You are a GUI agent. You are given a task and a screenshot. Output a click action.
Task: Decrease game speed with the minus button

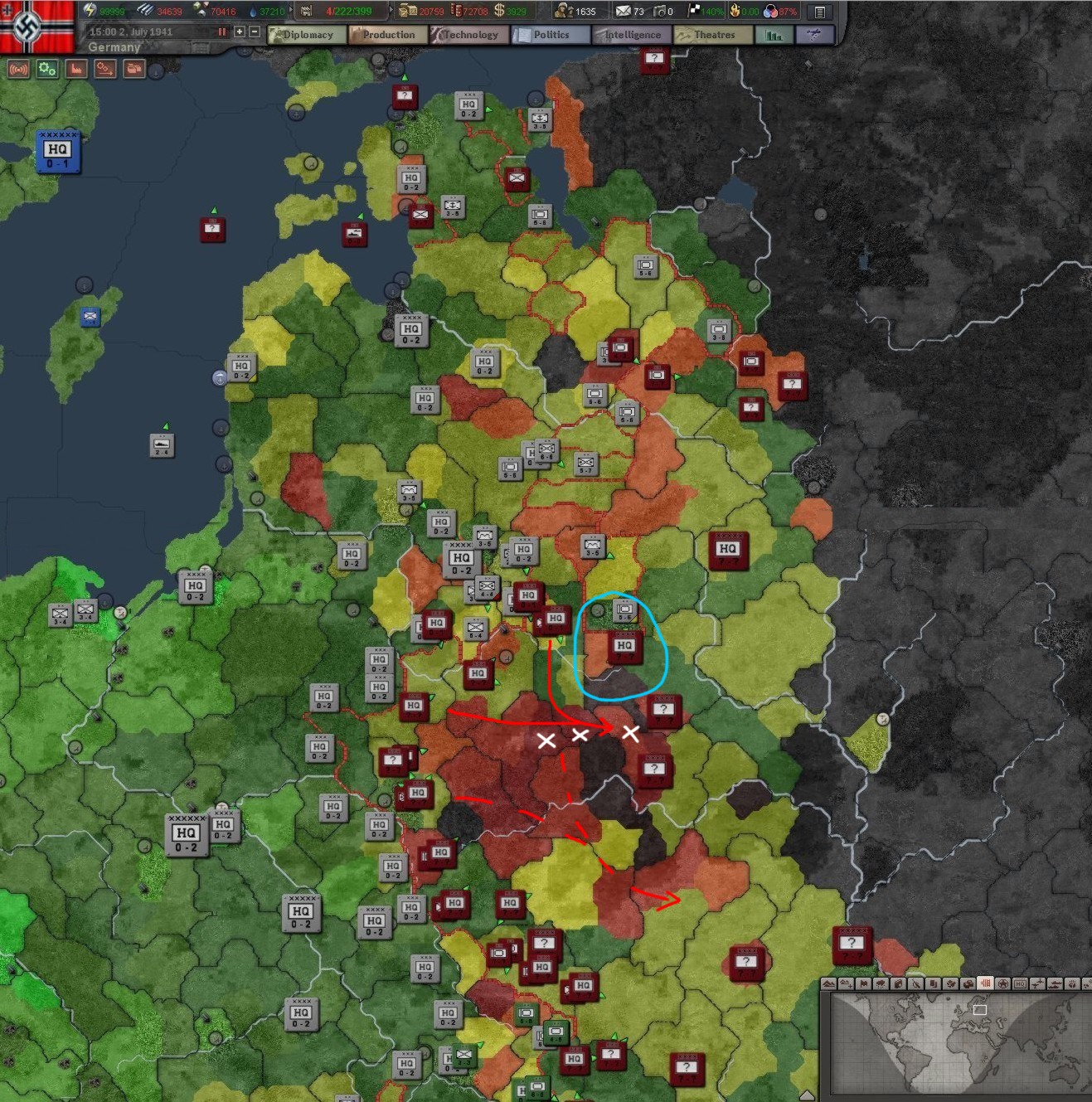(x=255, y=32)
